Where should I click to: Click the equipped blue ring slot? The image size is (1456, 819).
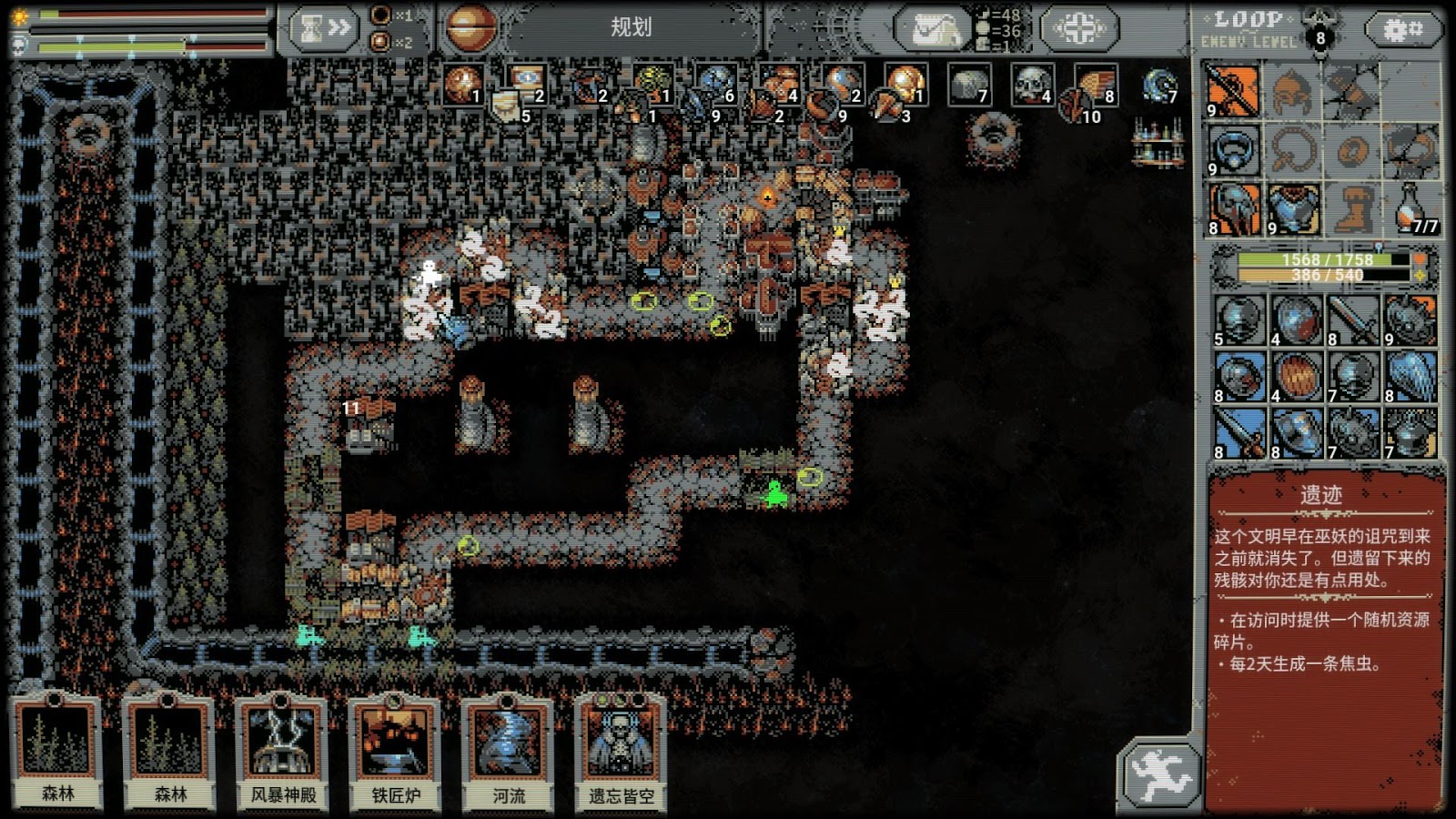point(1234,149)
